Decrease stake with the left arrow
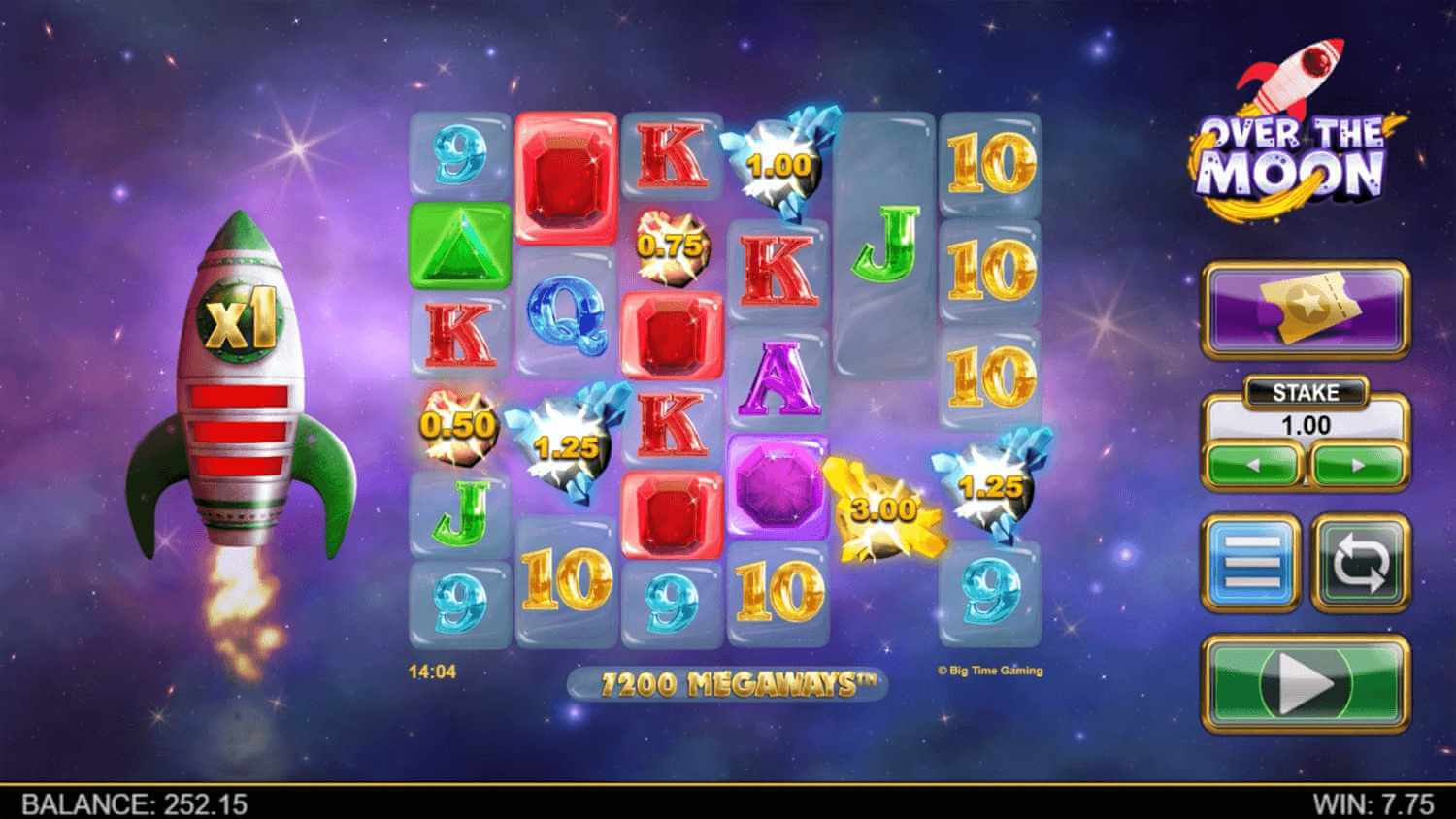 [1256, 464]
